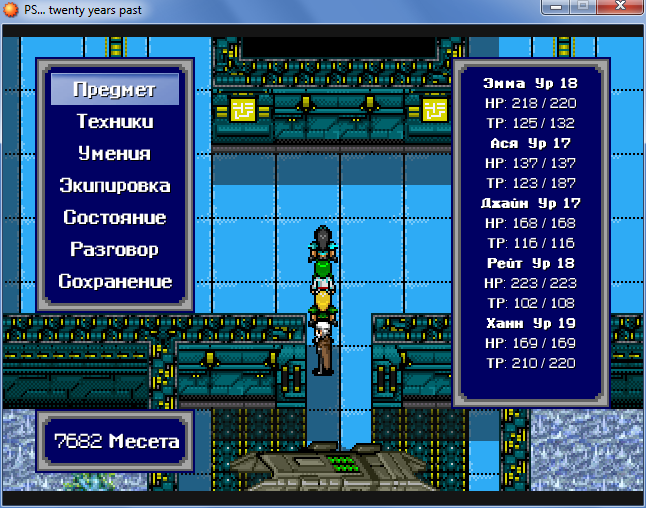Open the Экипировка screen
The height and width of the screenshot is (508, 646).
[x=114, y=186]
